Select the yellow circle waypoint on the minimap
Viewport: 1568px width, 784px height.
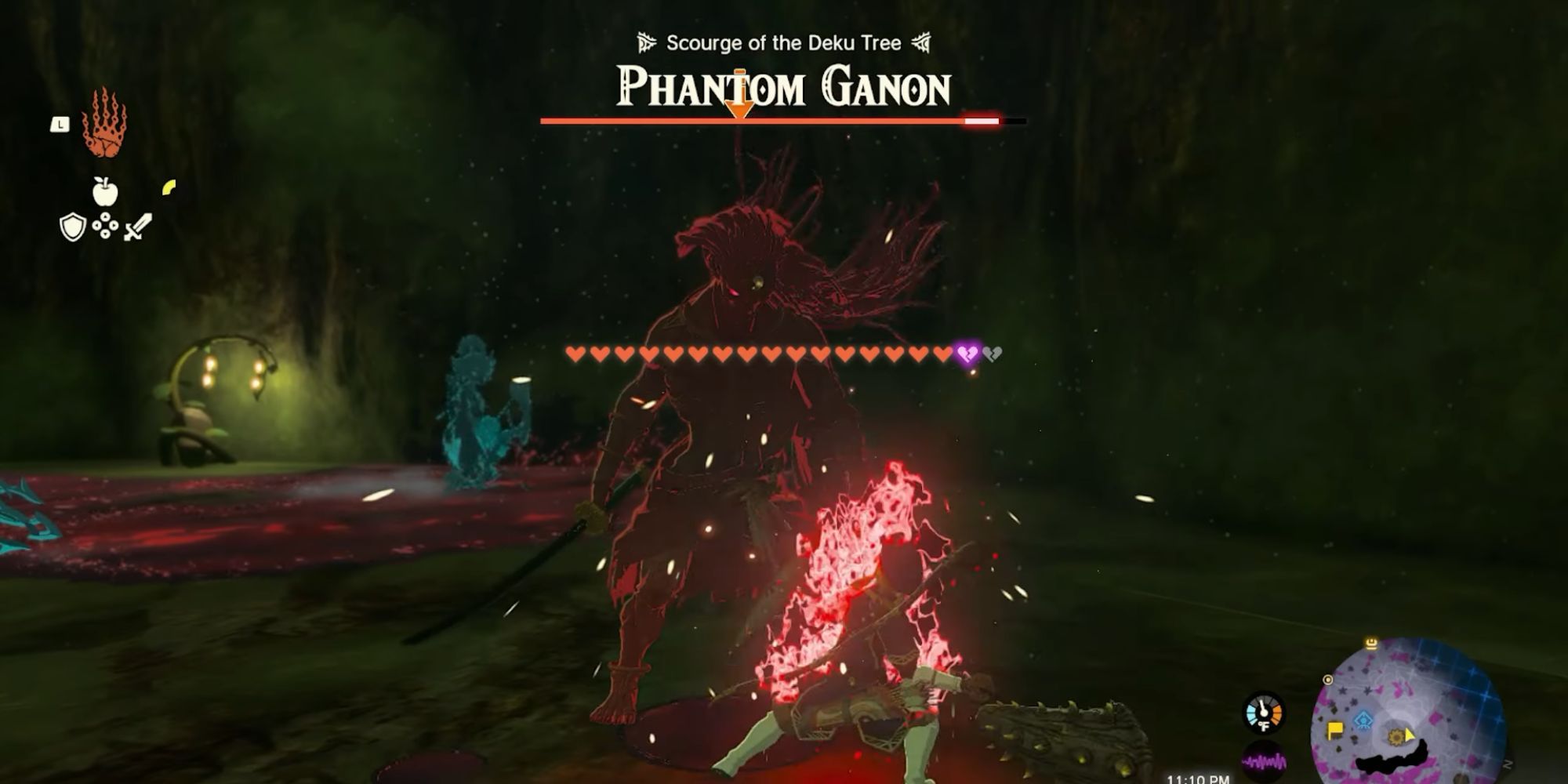click(1327, 679)
